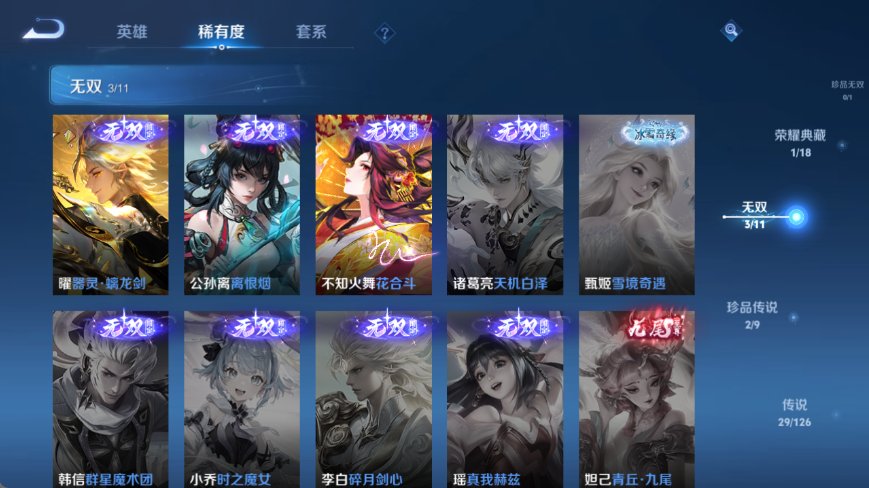Screen dimensions: 869x488
Task: Choose the 韩信 群星魔术团 skin card
Action: [x=111, y=399]
